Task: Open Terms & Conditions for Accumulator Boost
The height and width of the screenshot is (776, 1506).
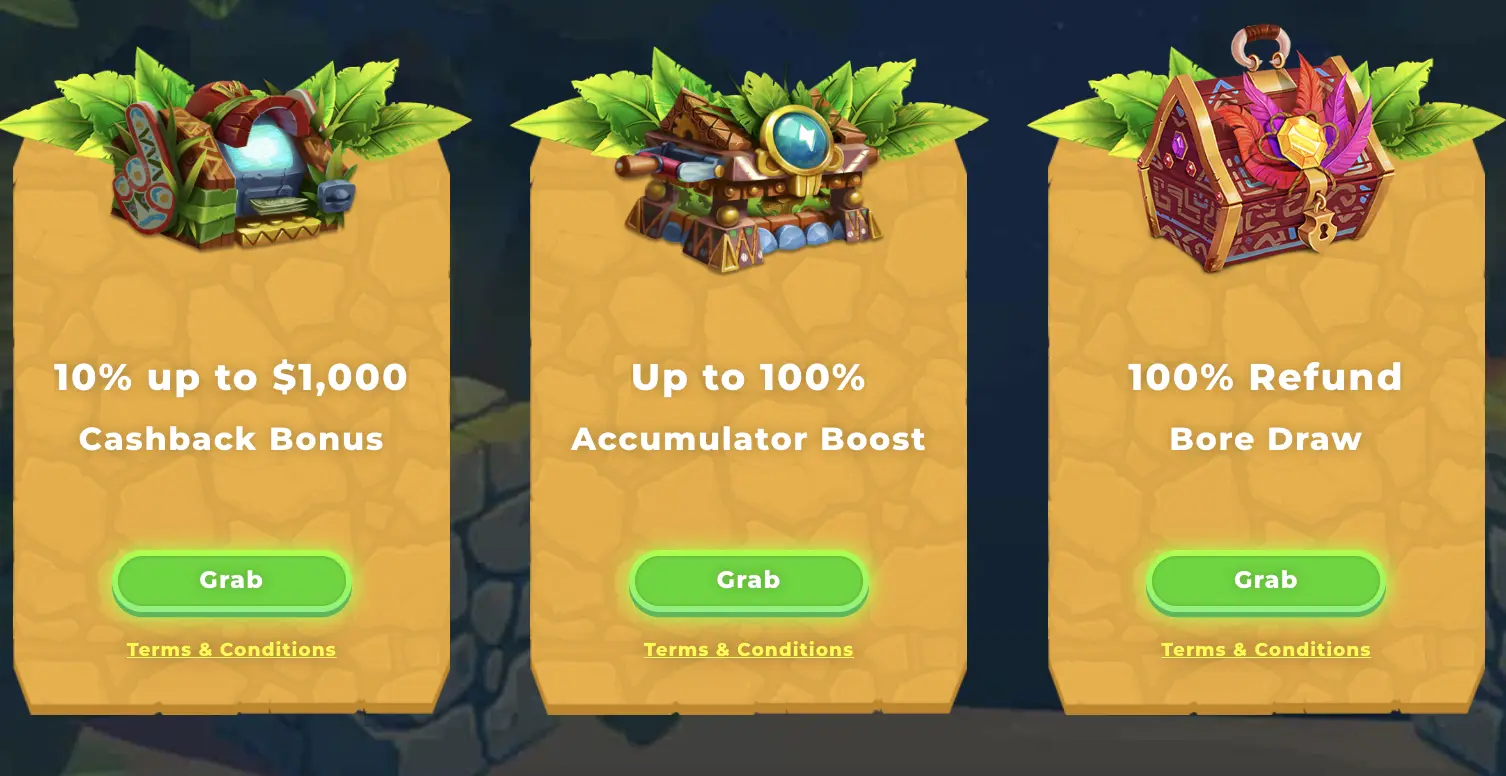Action: (748, 649)
